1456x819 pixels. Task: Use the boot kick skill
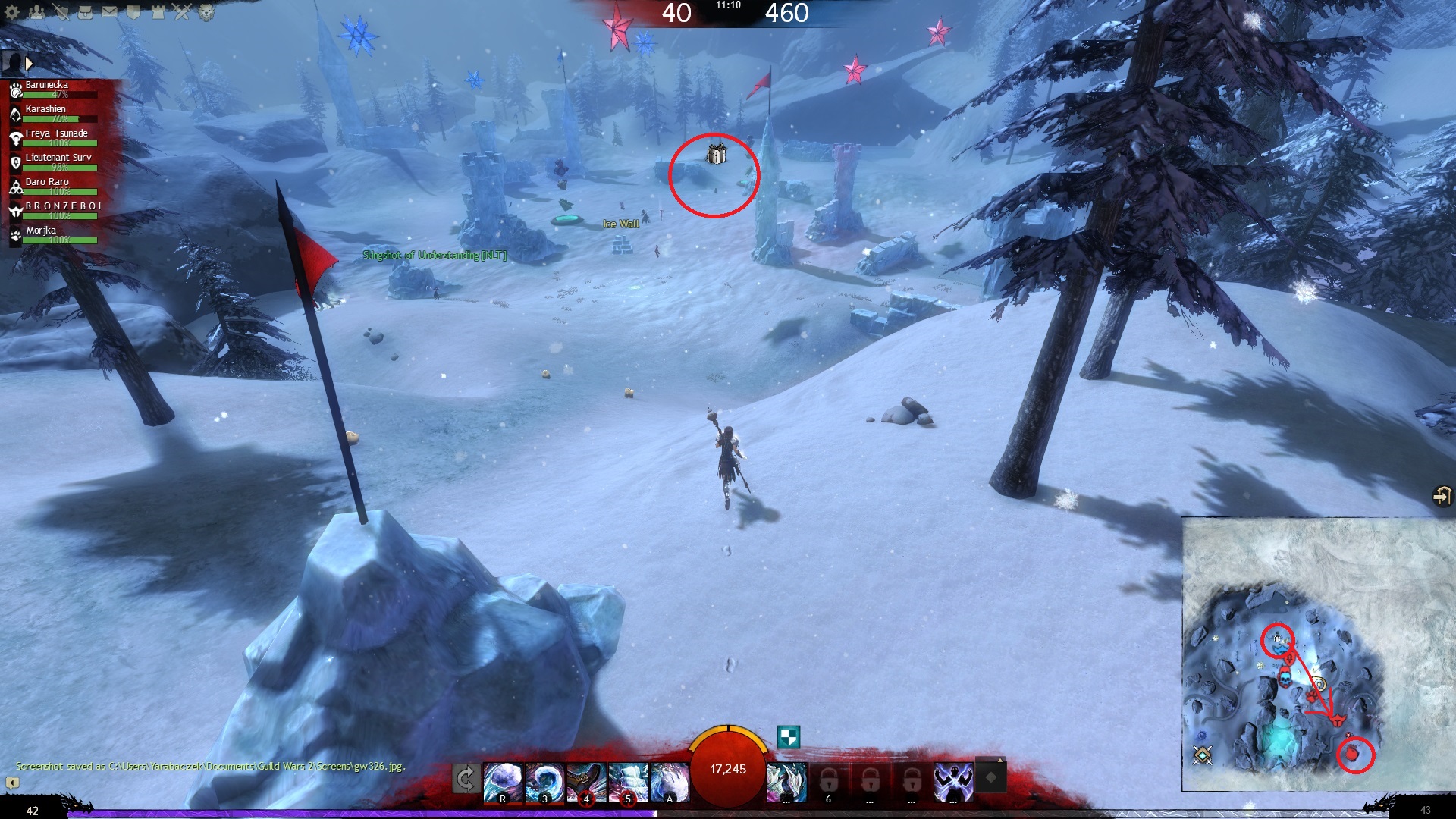[x=586, y=782]
